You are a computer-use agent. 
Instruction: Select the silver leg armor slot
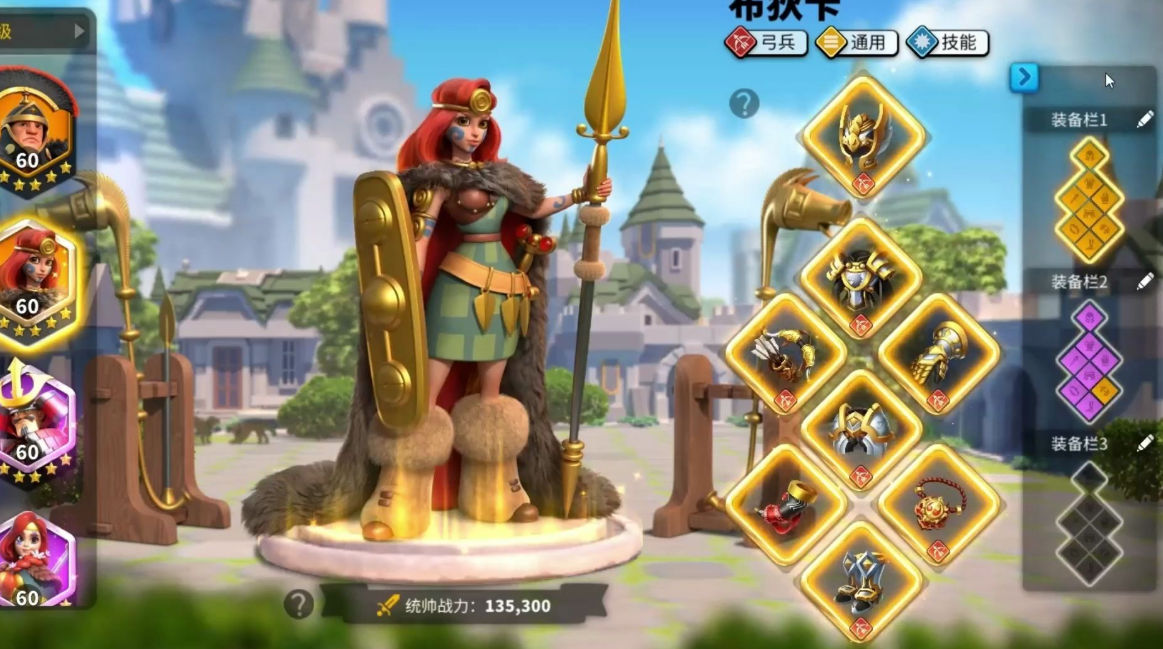pos(860,430)
